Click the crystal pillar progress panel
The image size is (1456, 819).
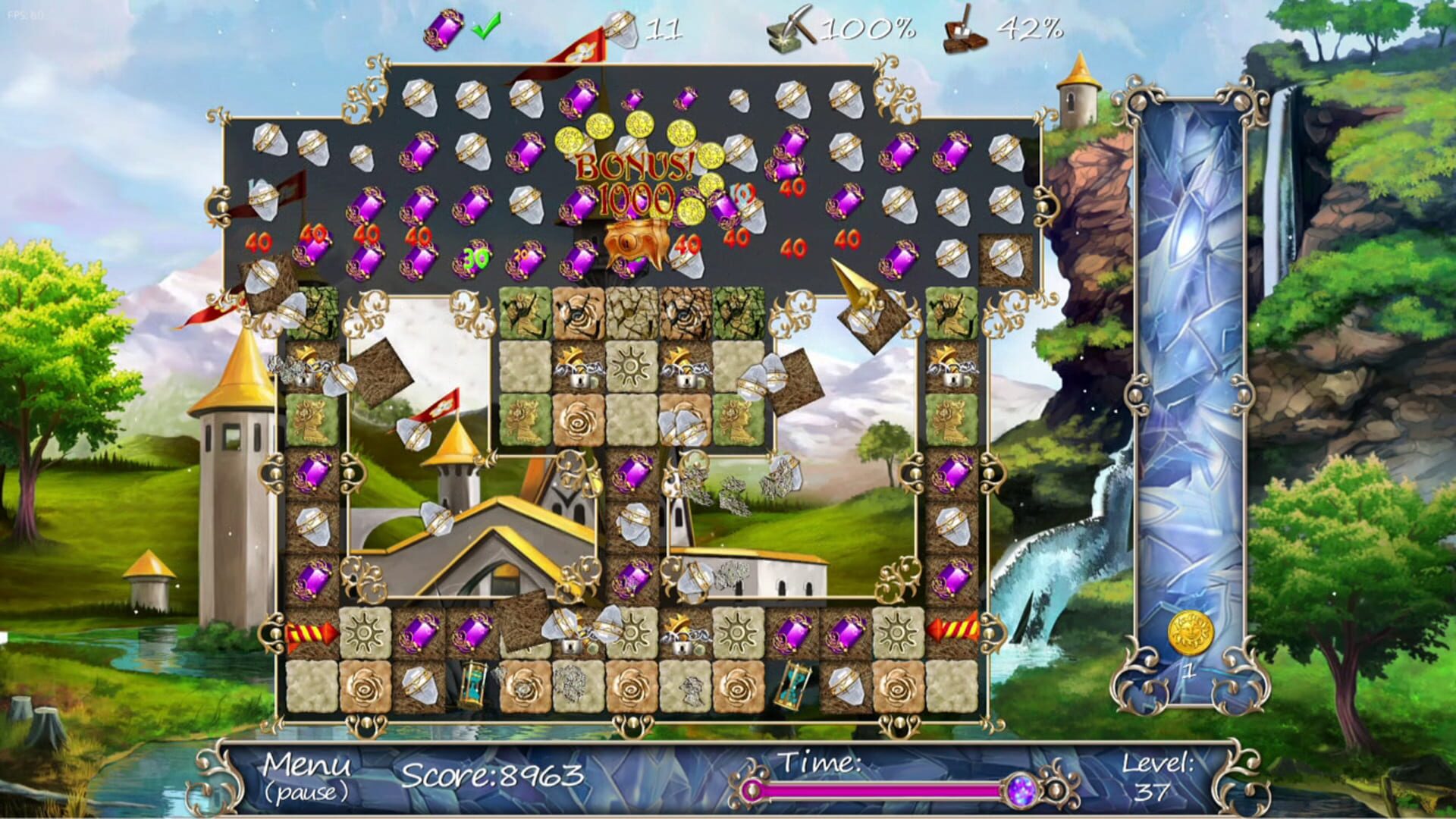pos(1189,379)
